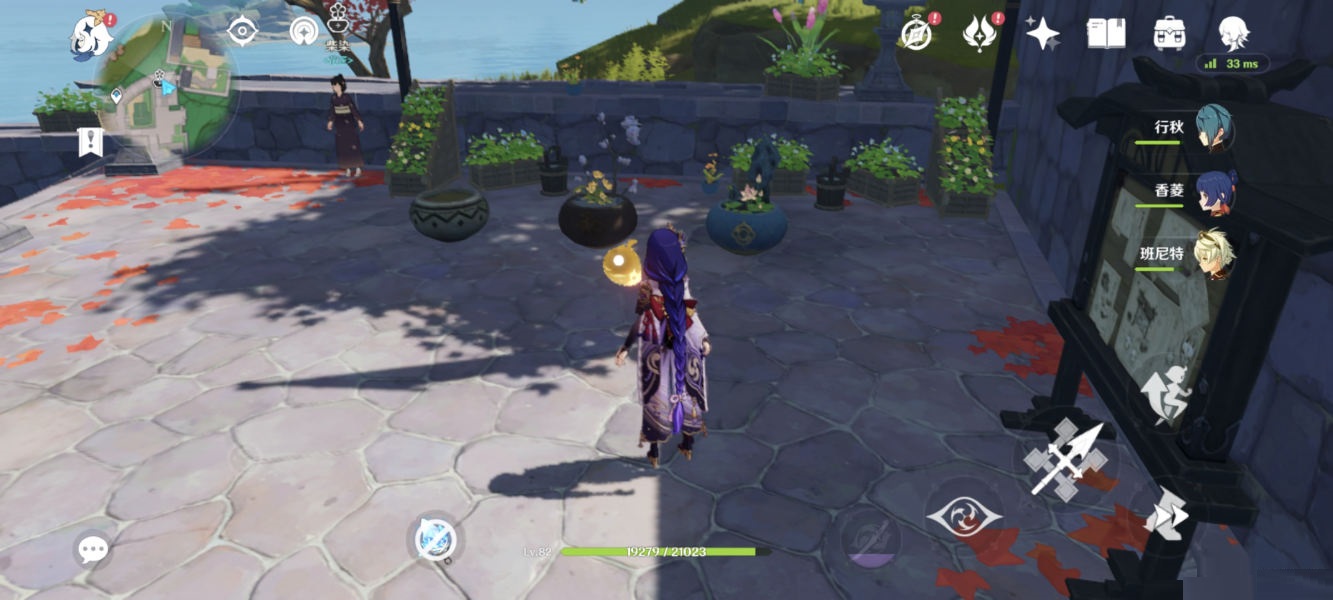Switch to party member 班尼特

(x=1213, y=254)
